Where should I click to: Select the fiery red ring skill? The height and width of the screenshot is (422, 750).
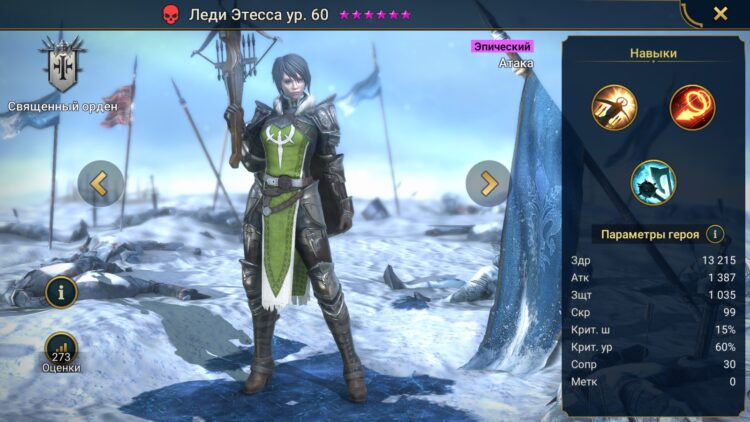tap(692, 108)
